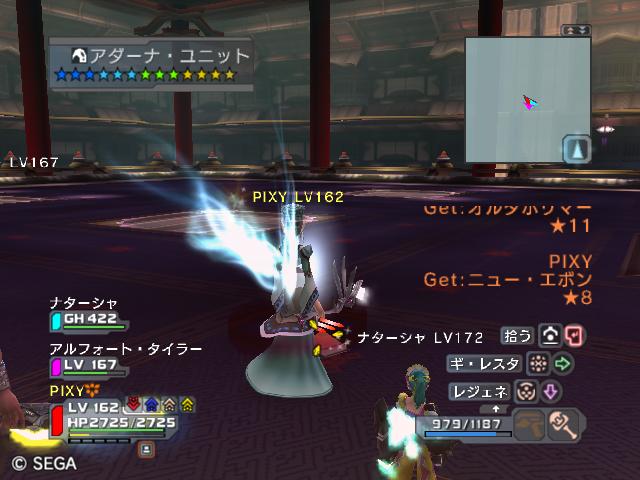Click the blue defense buff status icon
Screen dimensions: 640x480
pos(150,405)
